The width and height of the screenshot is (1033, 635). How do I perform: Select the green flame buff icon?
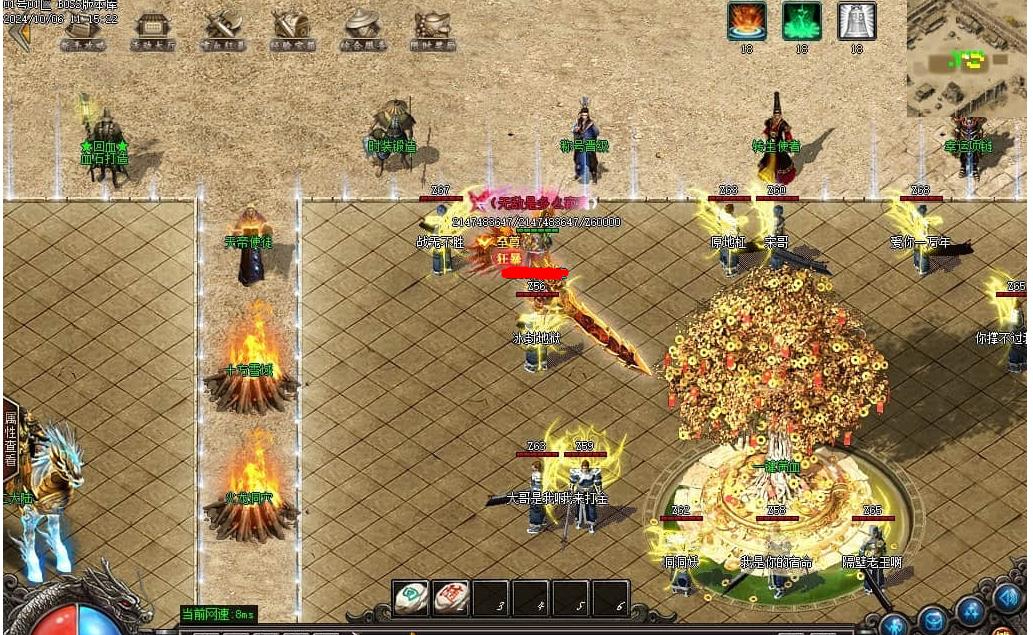pyautogui.click(x=801, y=21)
